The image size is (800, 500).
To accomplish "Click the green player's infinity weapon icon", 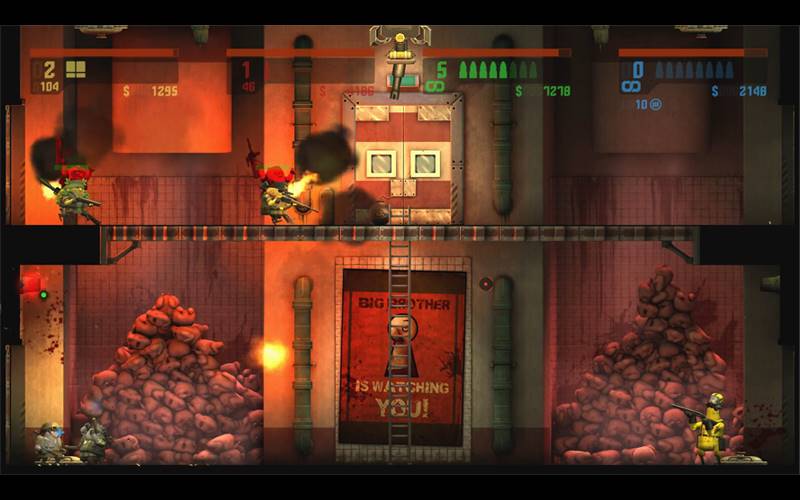I will pos(434,87).
